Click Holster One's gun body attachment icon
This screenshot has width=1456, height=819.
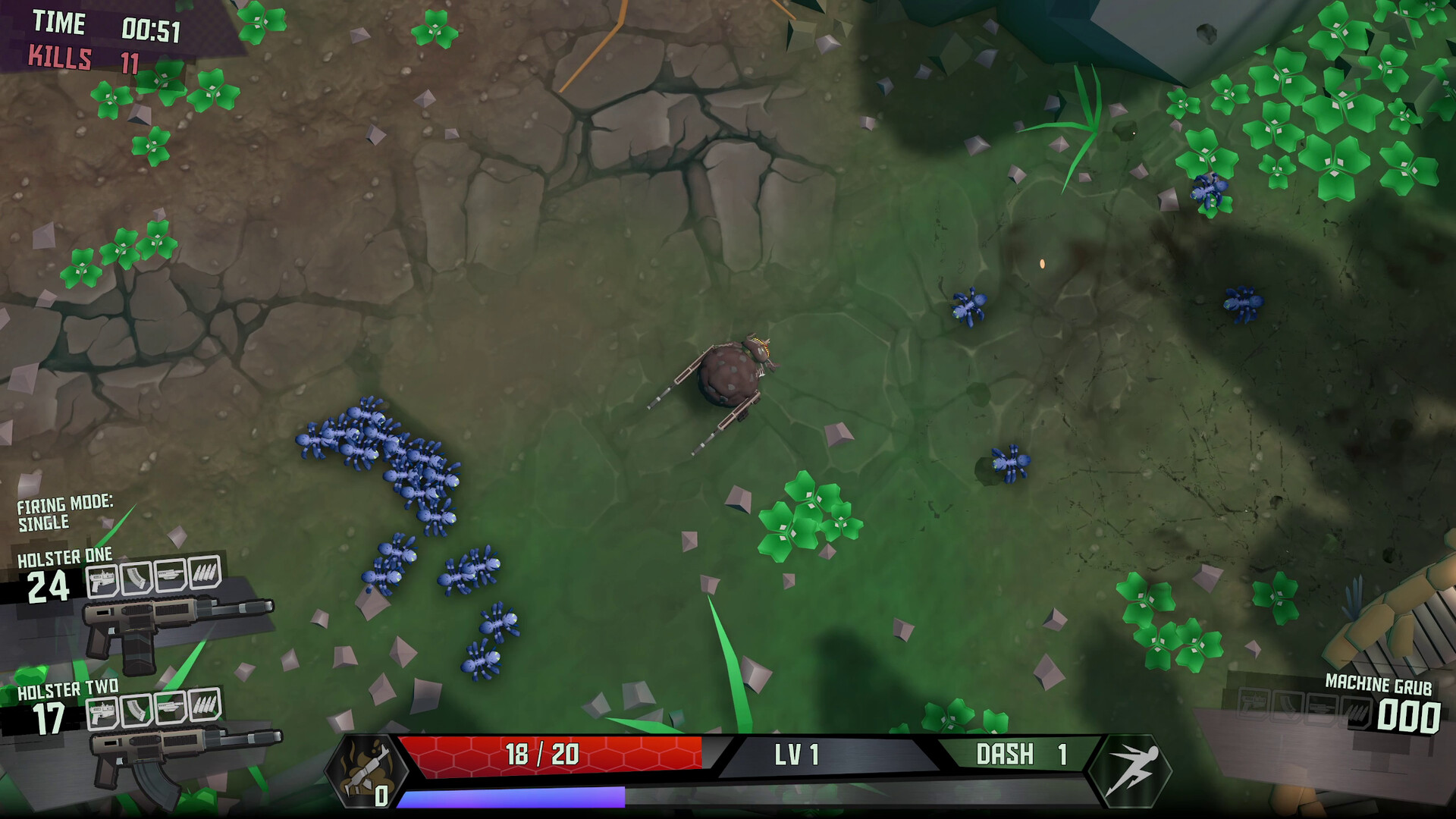point(102,580)
